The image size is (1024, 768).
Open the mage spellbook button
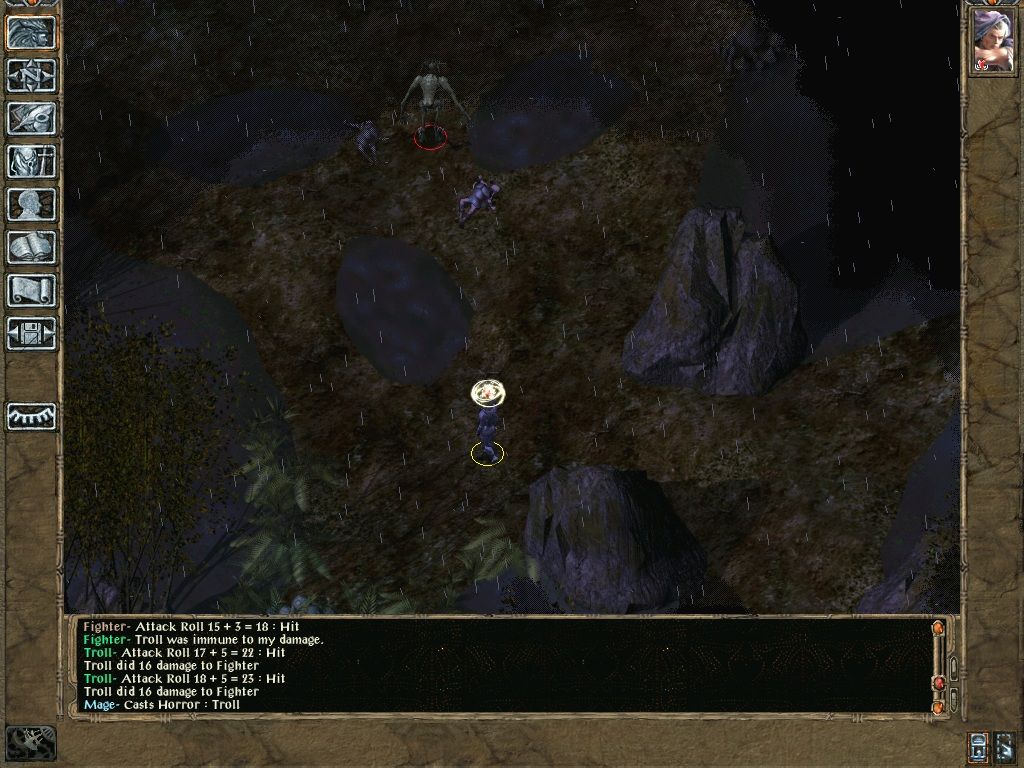[x=31, y=247]
